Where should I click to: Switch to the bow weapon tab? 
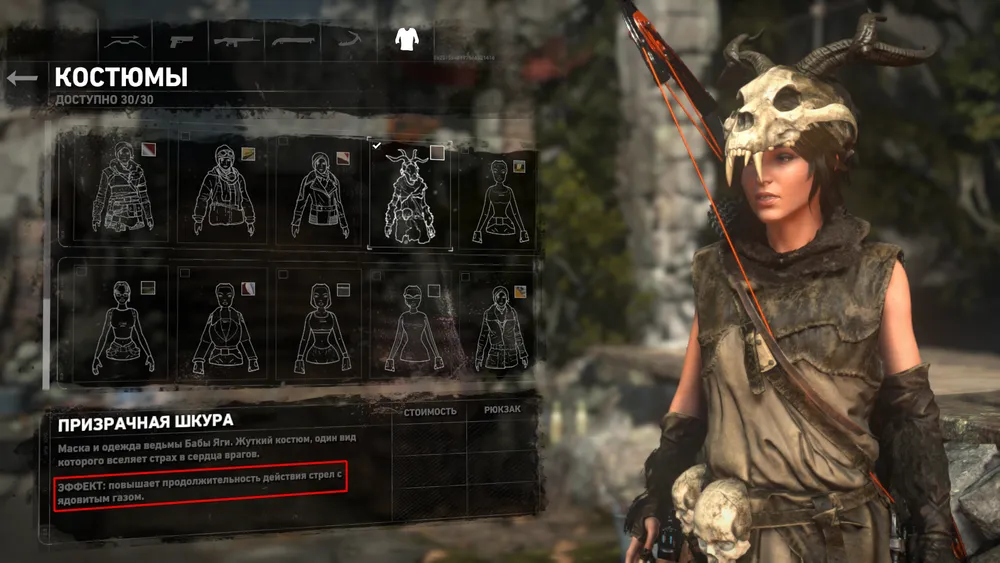pos(124,41)
